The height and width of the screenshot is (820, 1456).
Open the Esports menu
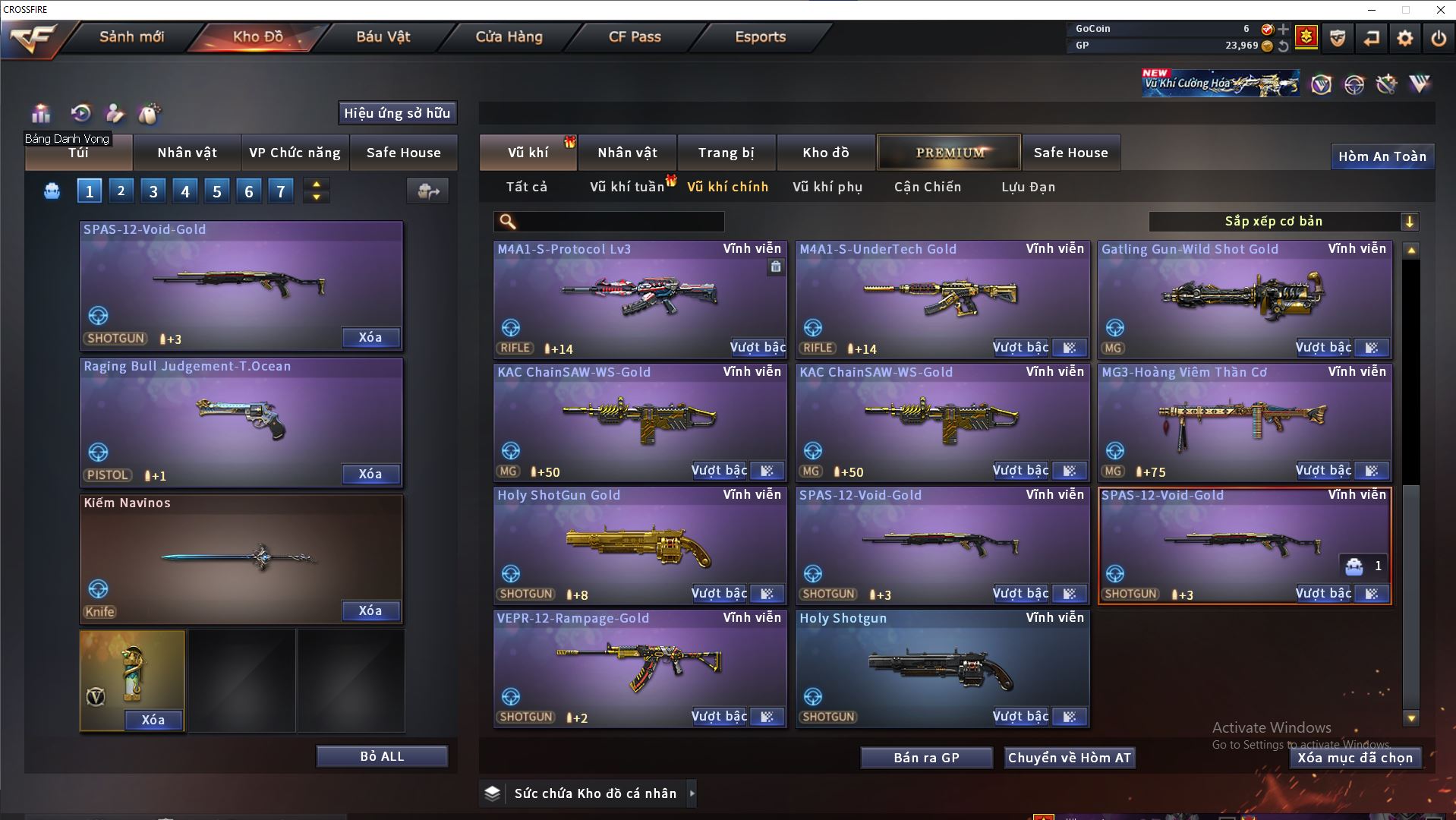pyautogui.click(x=760, y=36)
